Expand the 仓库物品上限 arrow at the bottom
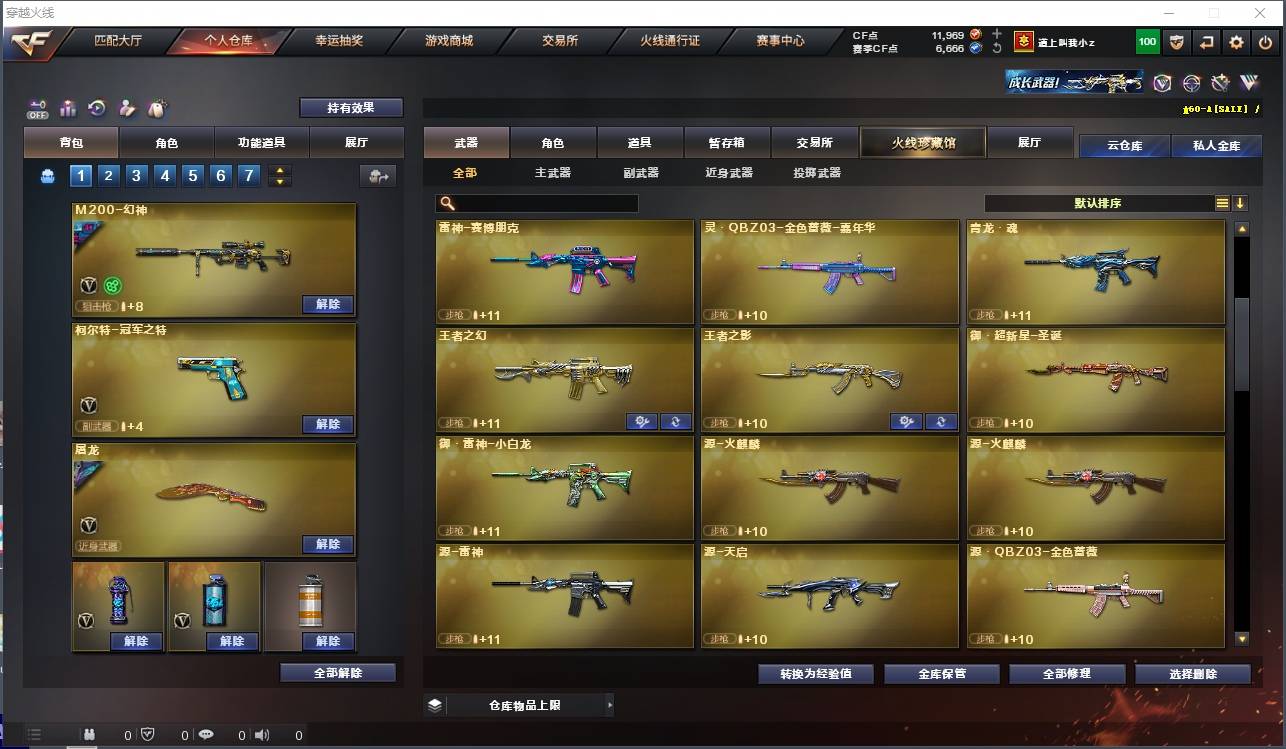 pyautogui.click(x=610, y=704)
